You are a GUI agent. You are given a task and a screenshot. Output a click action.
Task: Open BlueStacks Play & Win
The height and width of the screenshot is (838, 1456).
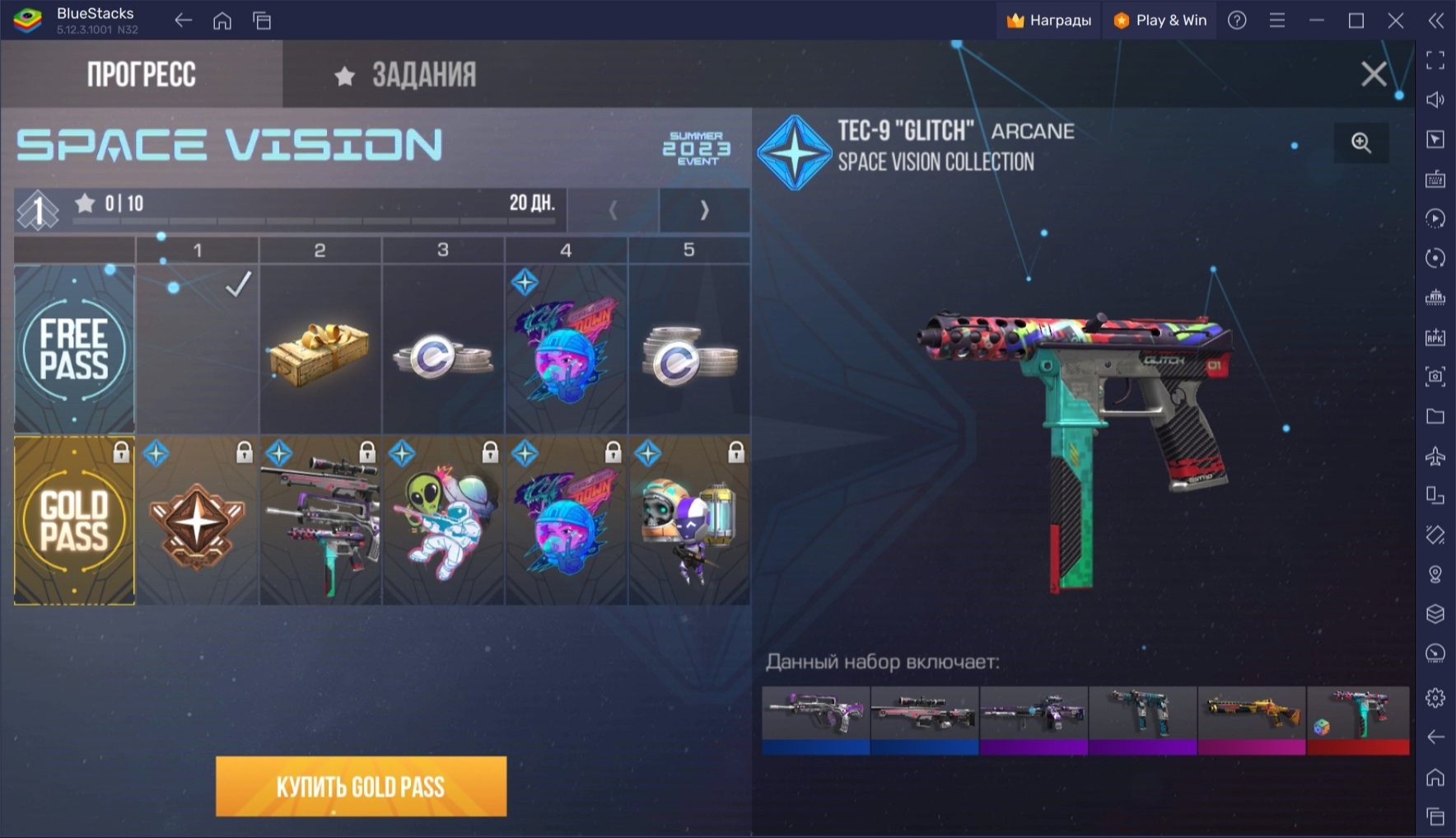coord(1160,21)
